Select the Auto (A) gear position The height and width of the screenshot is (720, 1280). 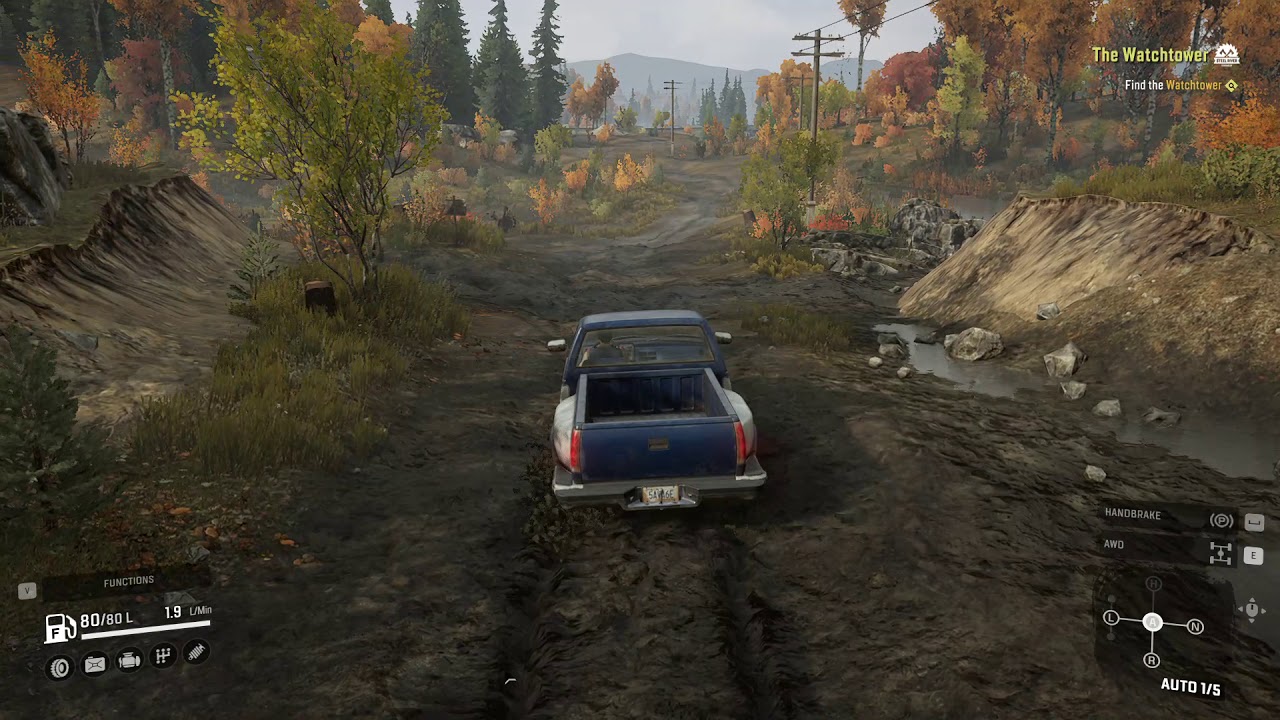point(1152,622)
